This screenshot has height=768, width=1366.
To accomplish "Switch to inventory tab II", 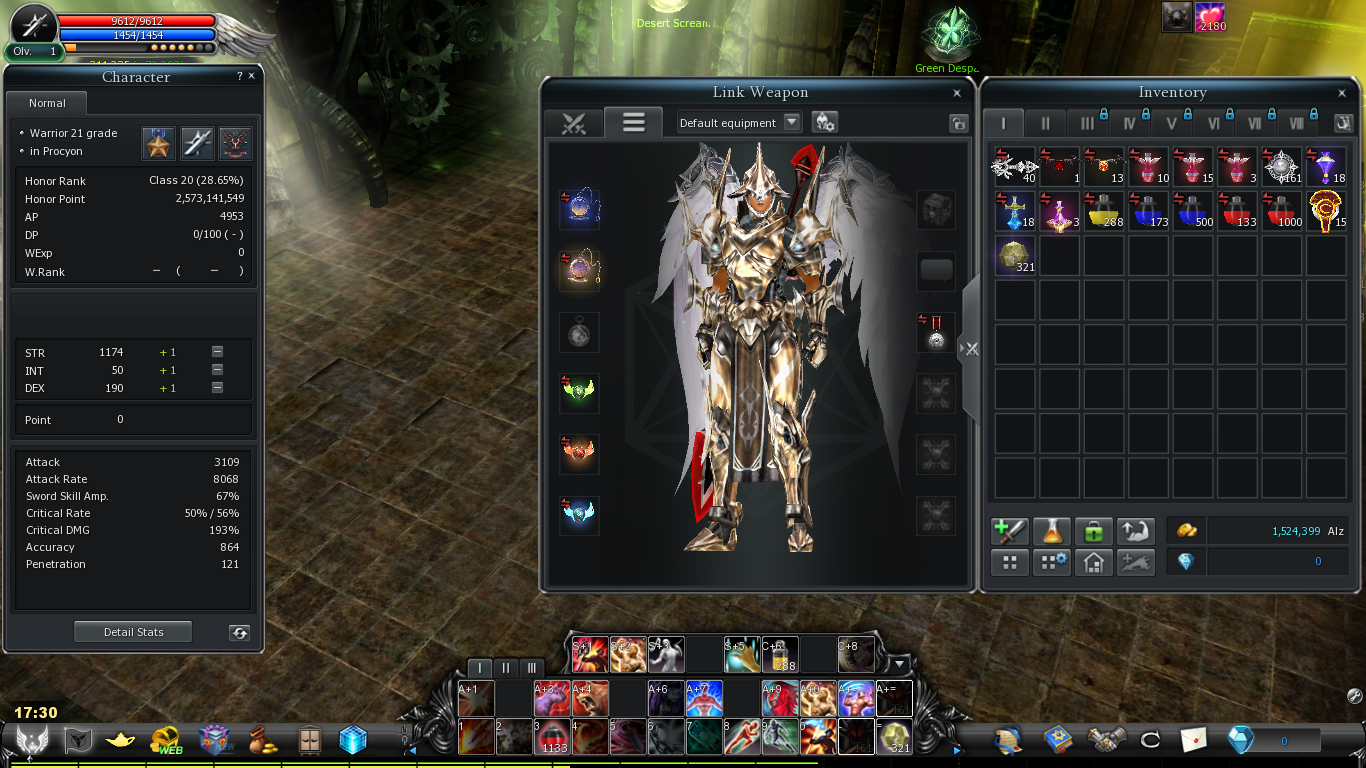I will coord(1046,123).
